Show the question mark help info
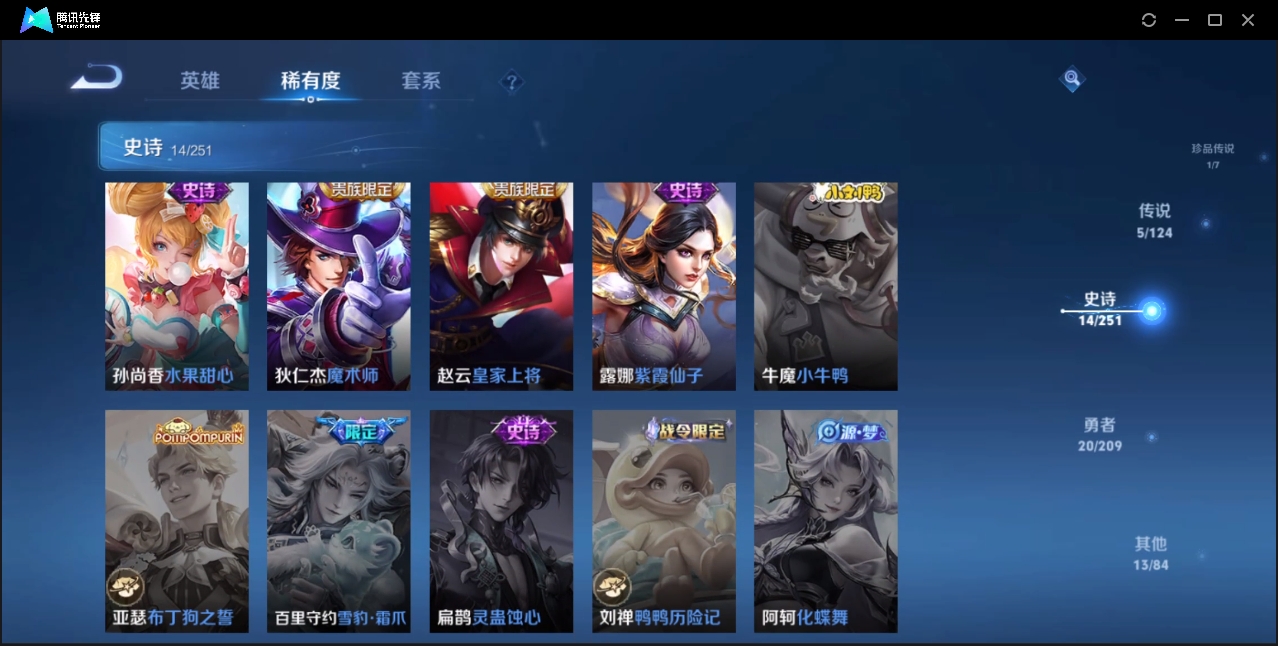Viewport: 1278px width, 646px height. pos(512,82)
